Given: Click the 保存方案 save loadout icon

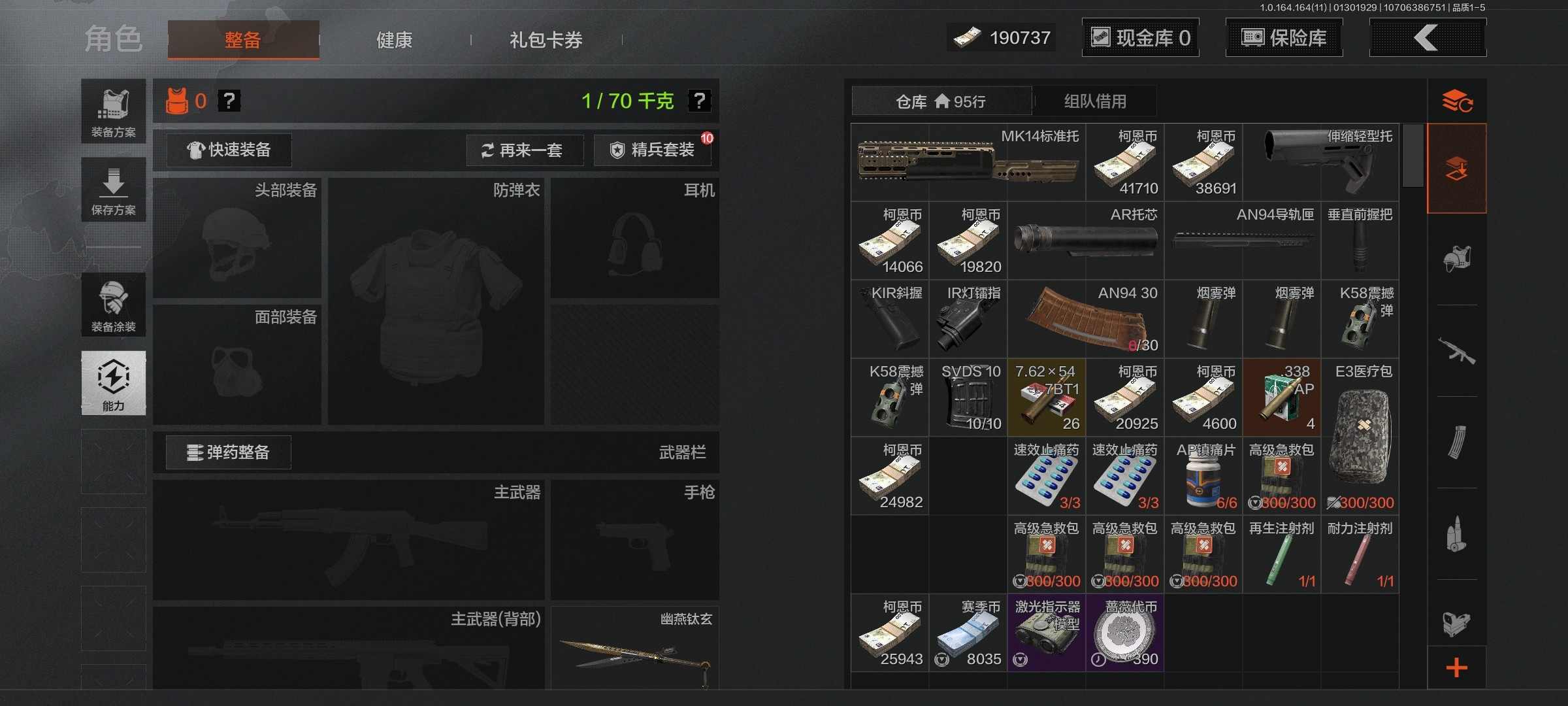Looking at the screenshot, I should pyautogui.click(x=112, y=190).
